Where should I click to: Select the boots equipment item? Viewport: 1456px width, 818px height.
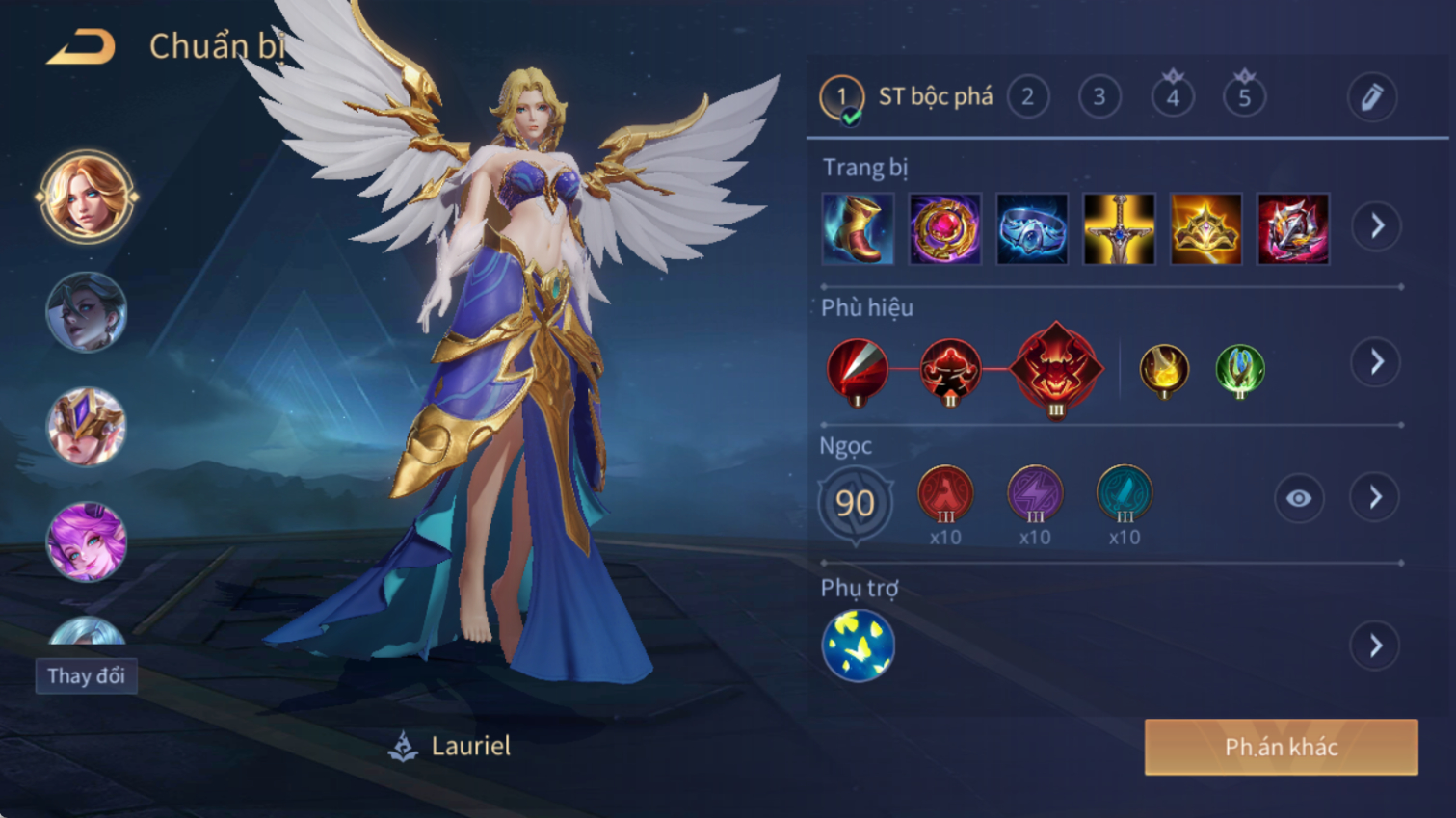(x=858, y=229)
